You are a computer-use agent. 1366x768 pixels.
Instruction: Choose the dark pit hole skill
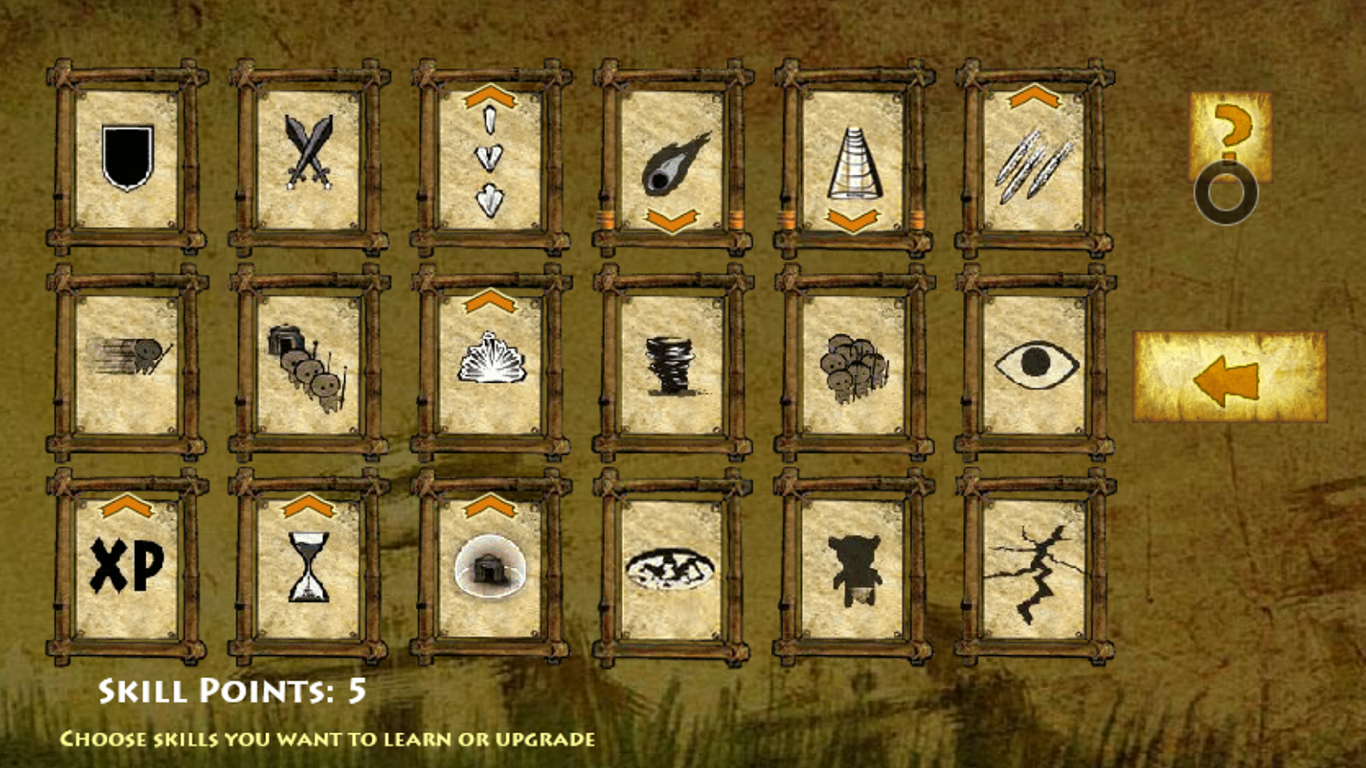coord(672,567)
